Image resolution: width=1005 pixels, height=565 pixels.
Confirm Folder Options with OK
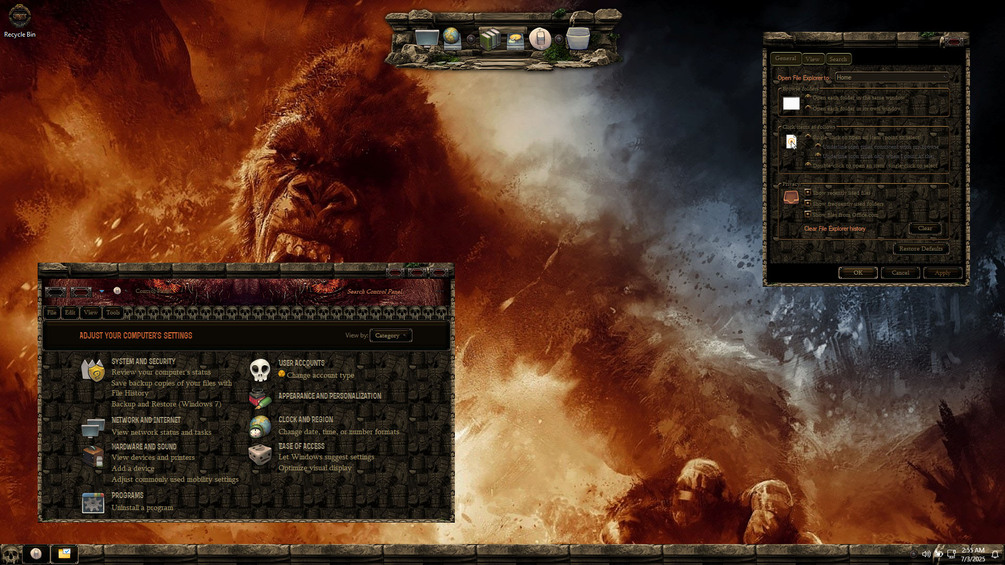(x=857, y=272)
